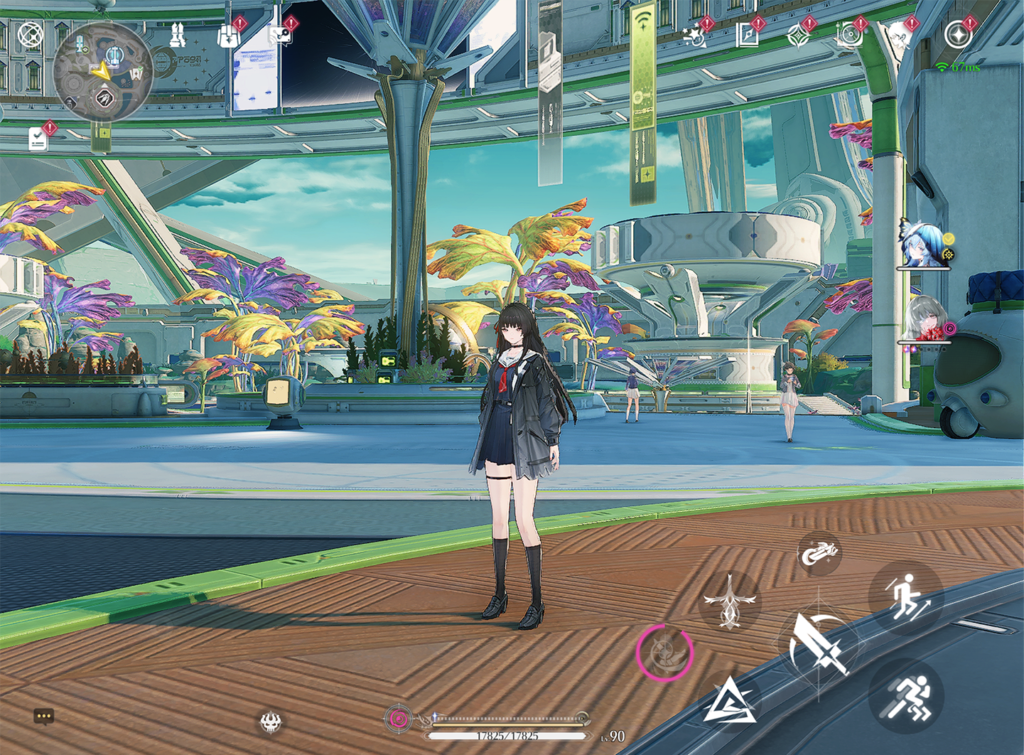The height and width of the screenshot is (755, 1024).
Task: Open the circular minimap
Action: click(x=102, y=71)
